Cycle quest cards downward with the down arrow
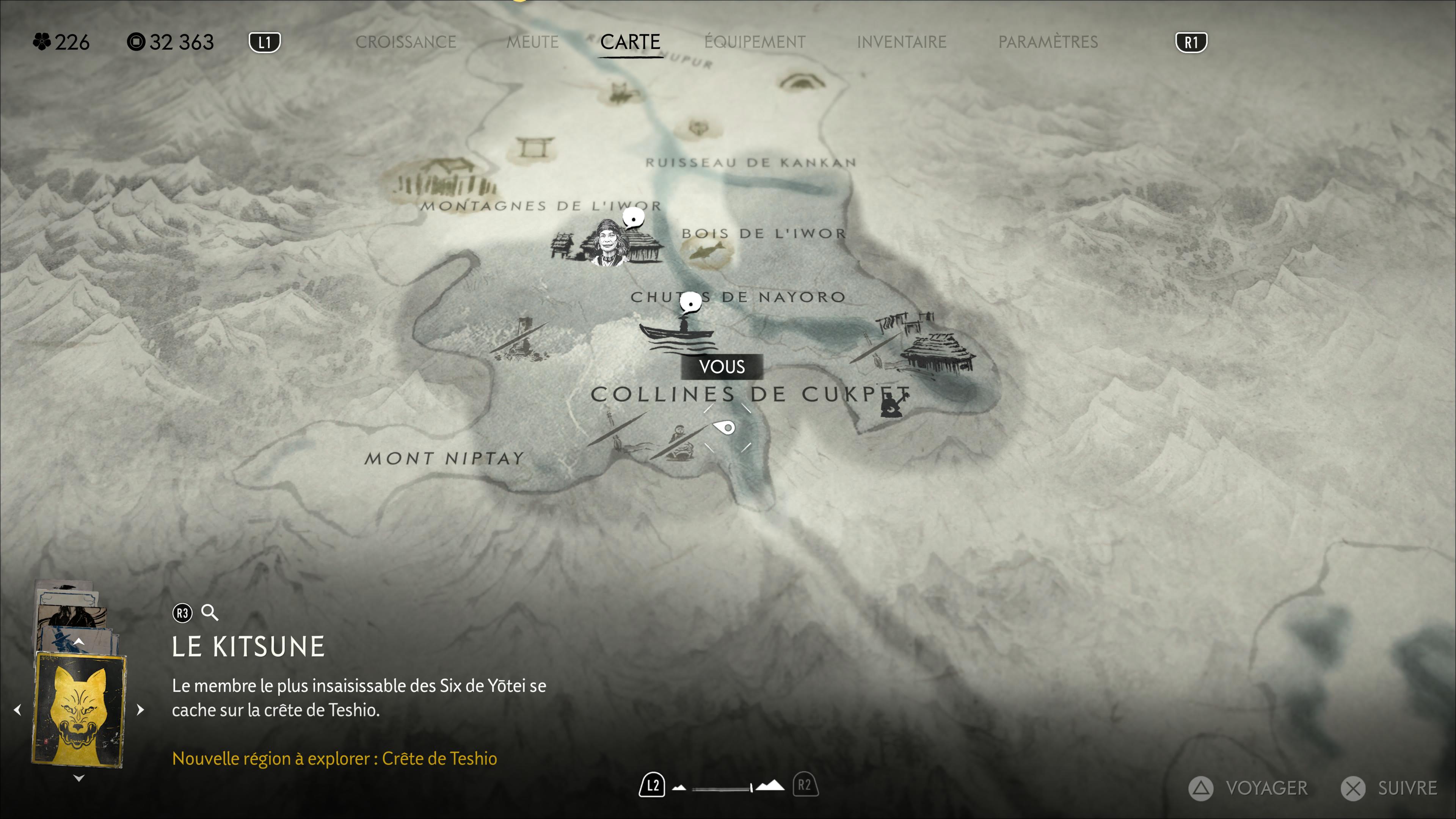Viewport: 1456px width, 819px height. click(x=79, y=778)
